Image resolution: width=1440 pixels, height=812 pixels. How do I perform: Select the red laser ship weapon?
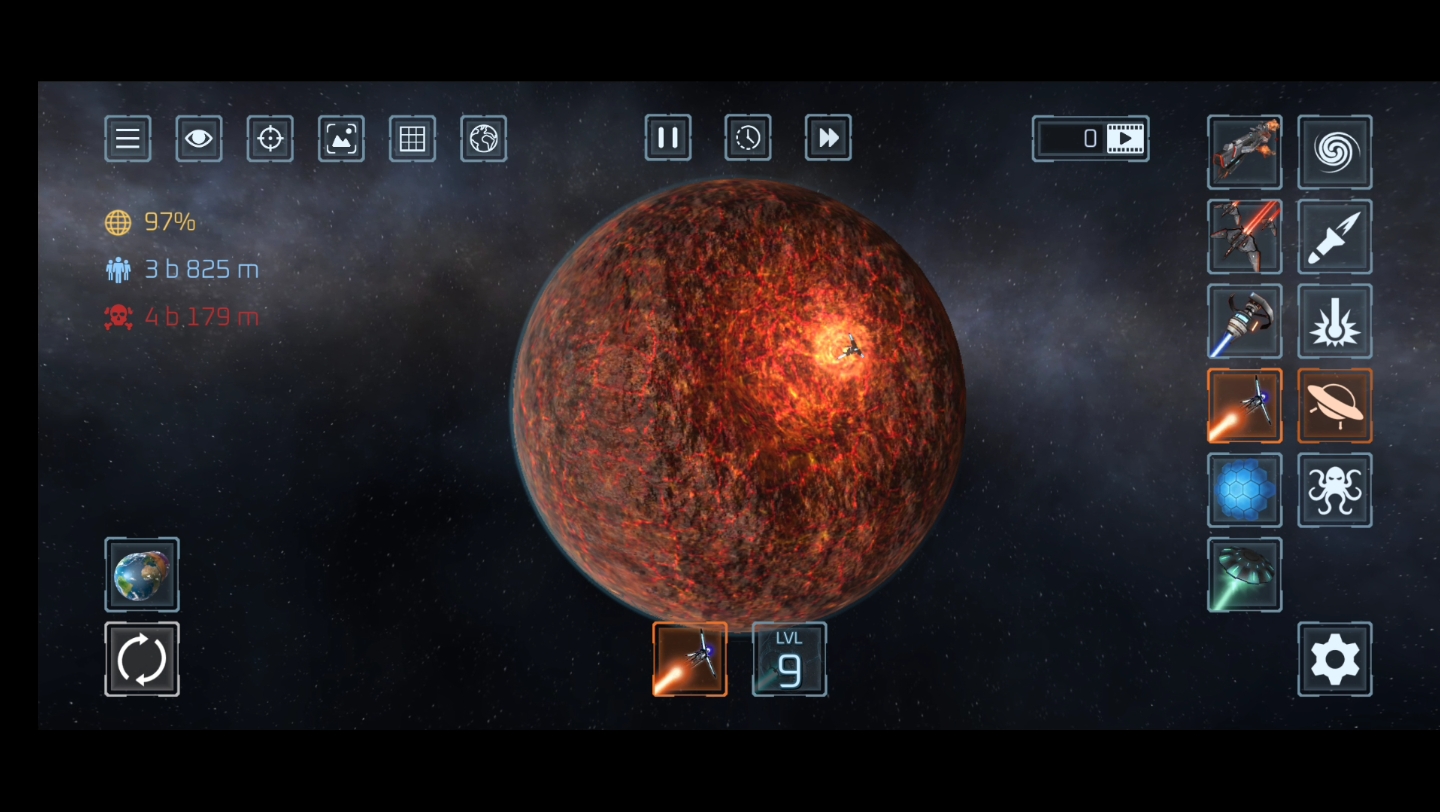tap(1245, 237)
